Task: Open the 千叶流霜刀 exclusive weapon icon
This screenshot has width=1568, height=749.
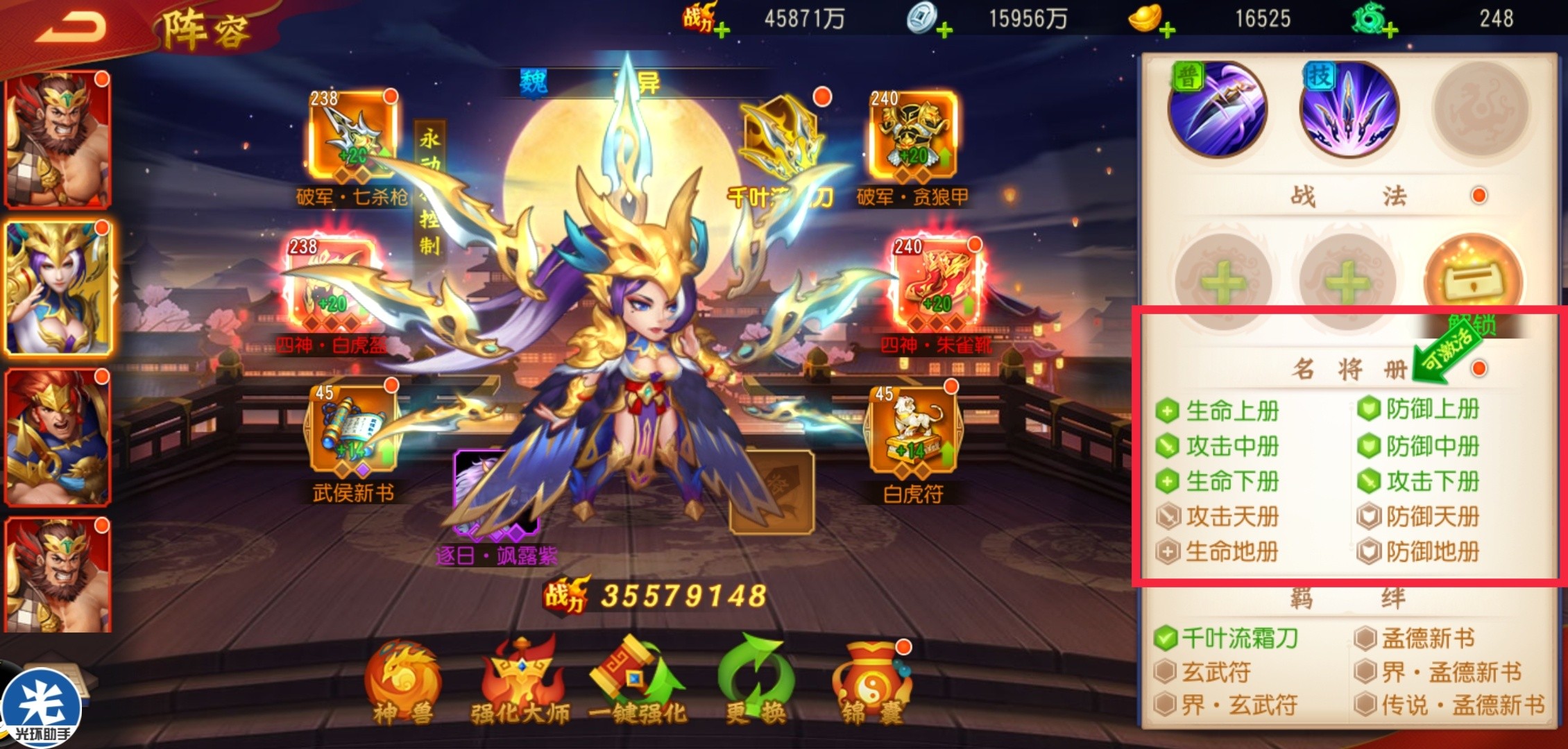Action: (784, 139)
